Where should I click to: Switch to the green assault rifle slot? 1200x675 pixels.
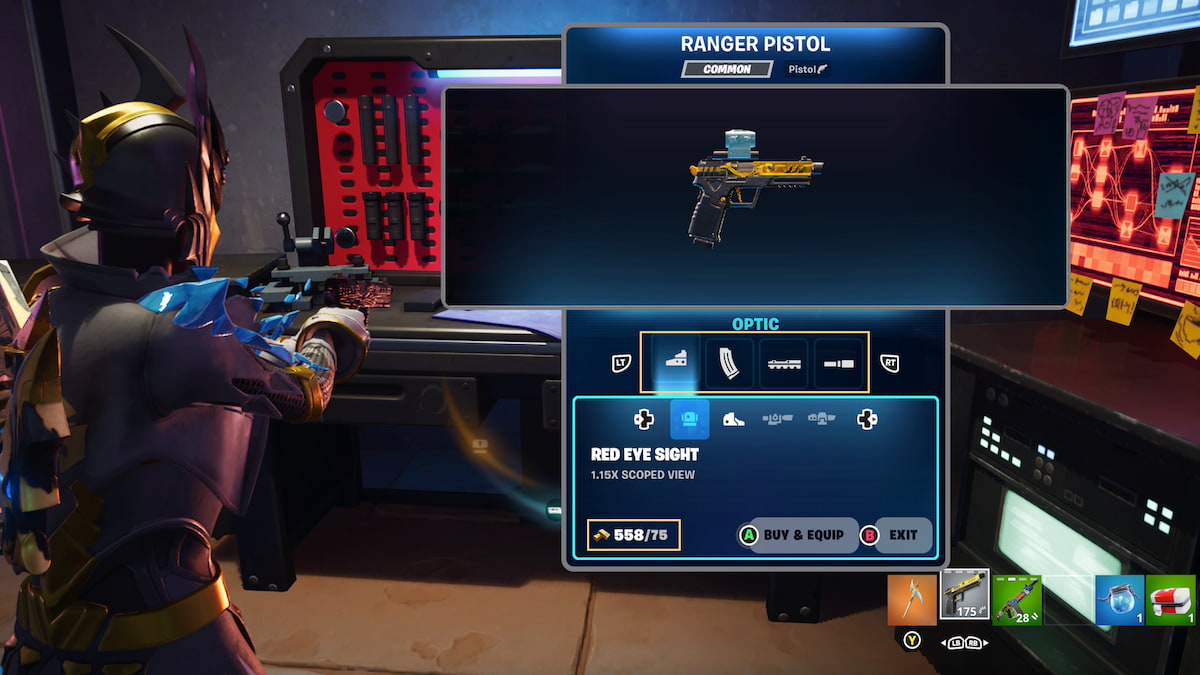[x=1017, y=599]
